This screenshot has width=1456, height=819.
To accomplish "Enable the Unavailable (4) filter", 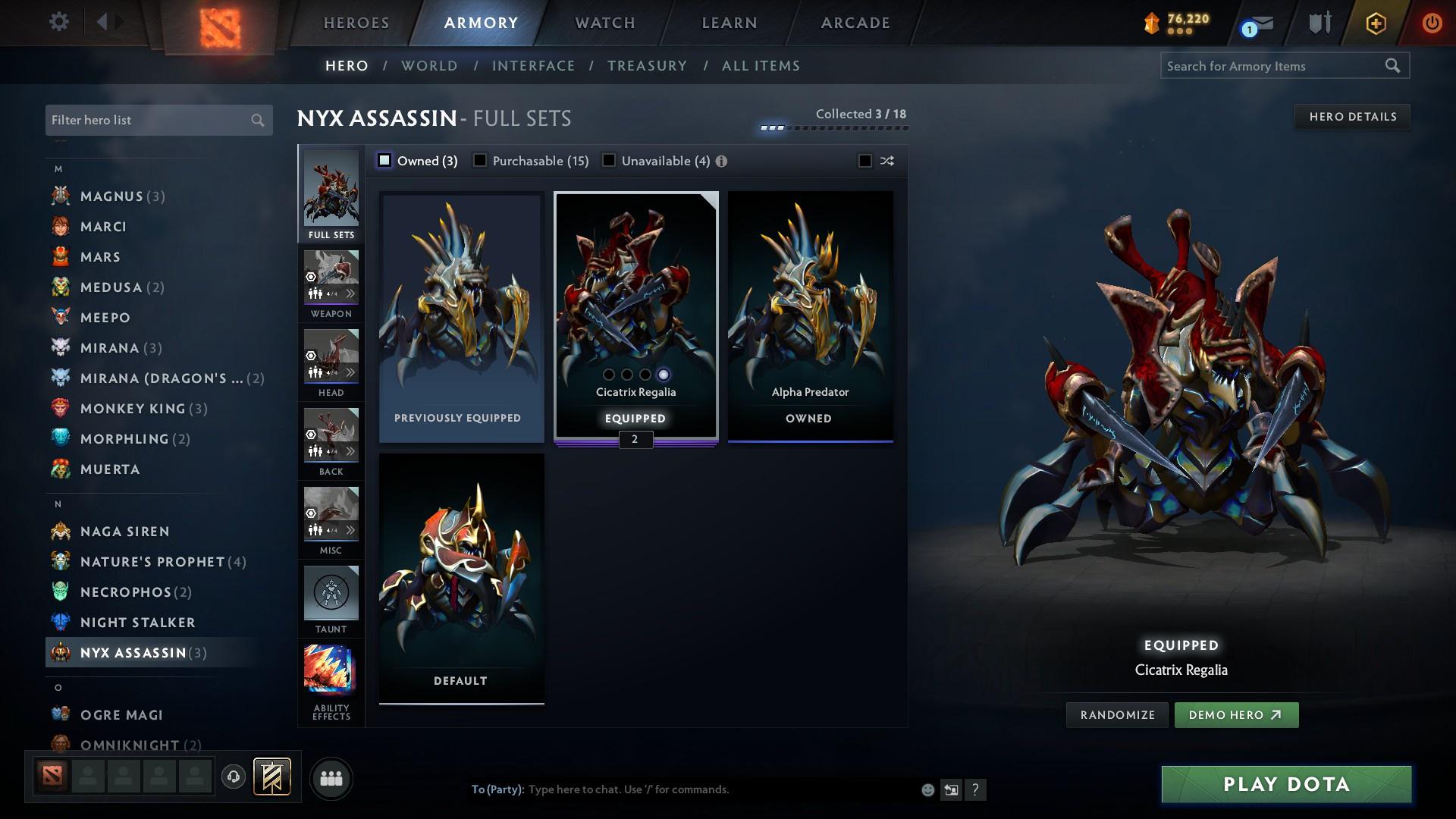I will click(x=608, y=161).
